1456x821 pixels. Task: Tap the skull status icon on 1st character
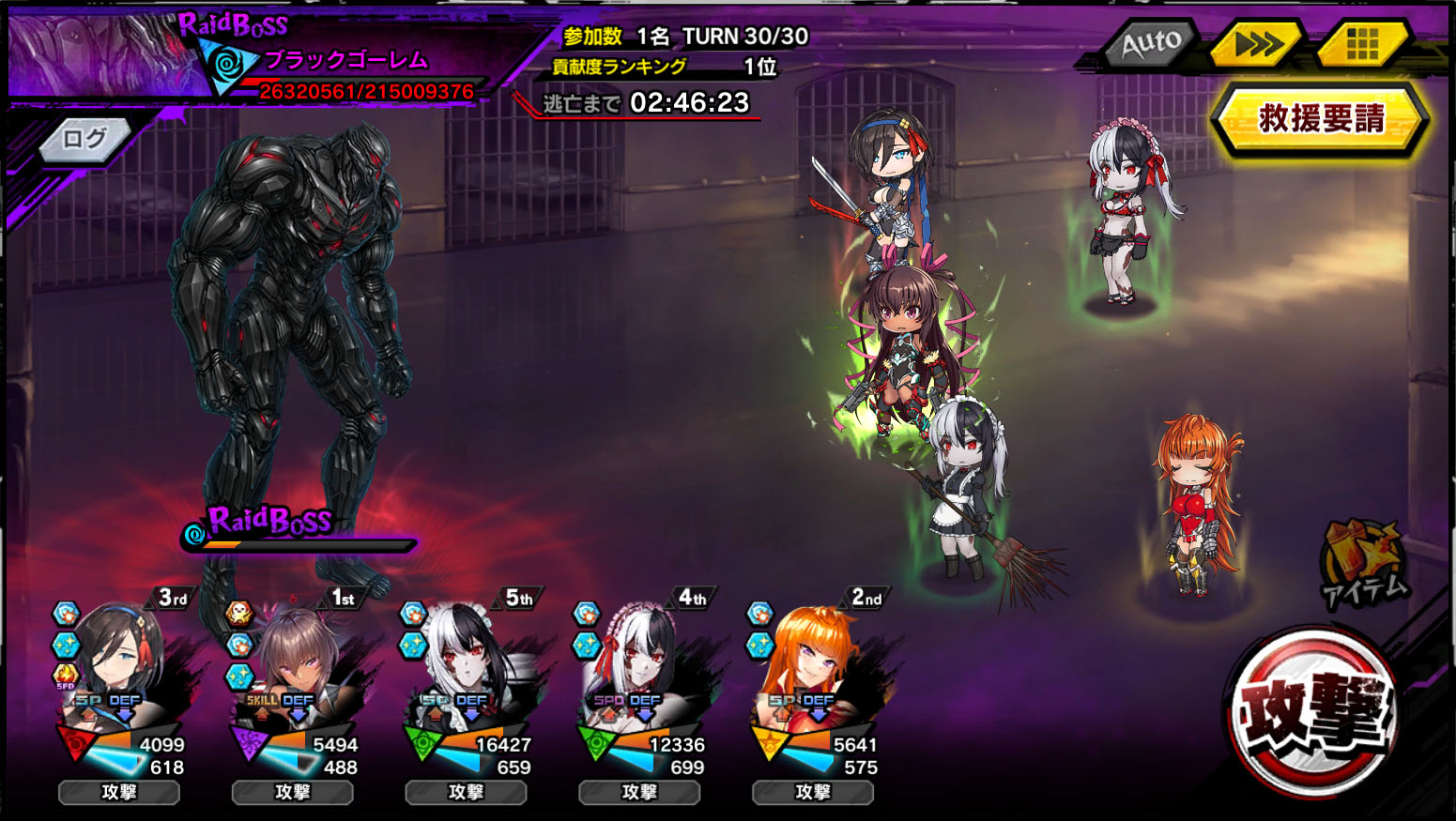[239, 615]
